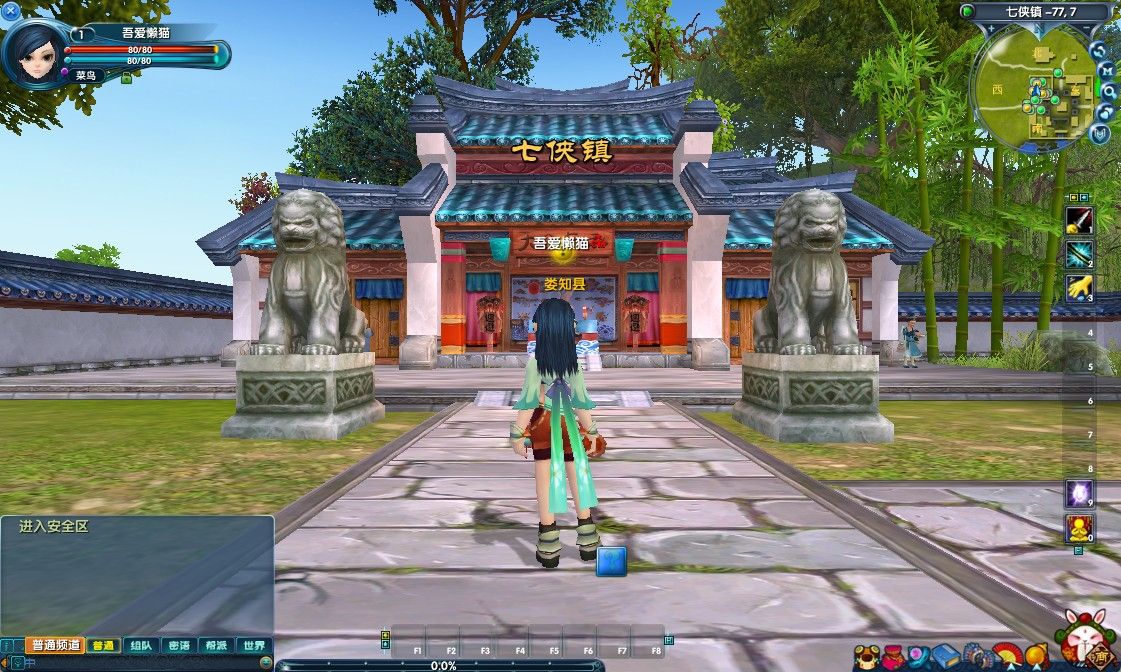Viewport: 1121px width, 672px height.
Task: Click the magnifier search button by minimap
Action: pyautogui.click(x=1107, y=90)
